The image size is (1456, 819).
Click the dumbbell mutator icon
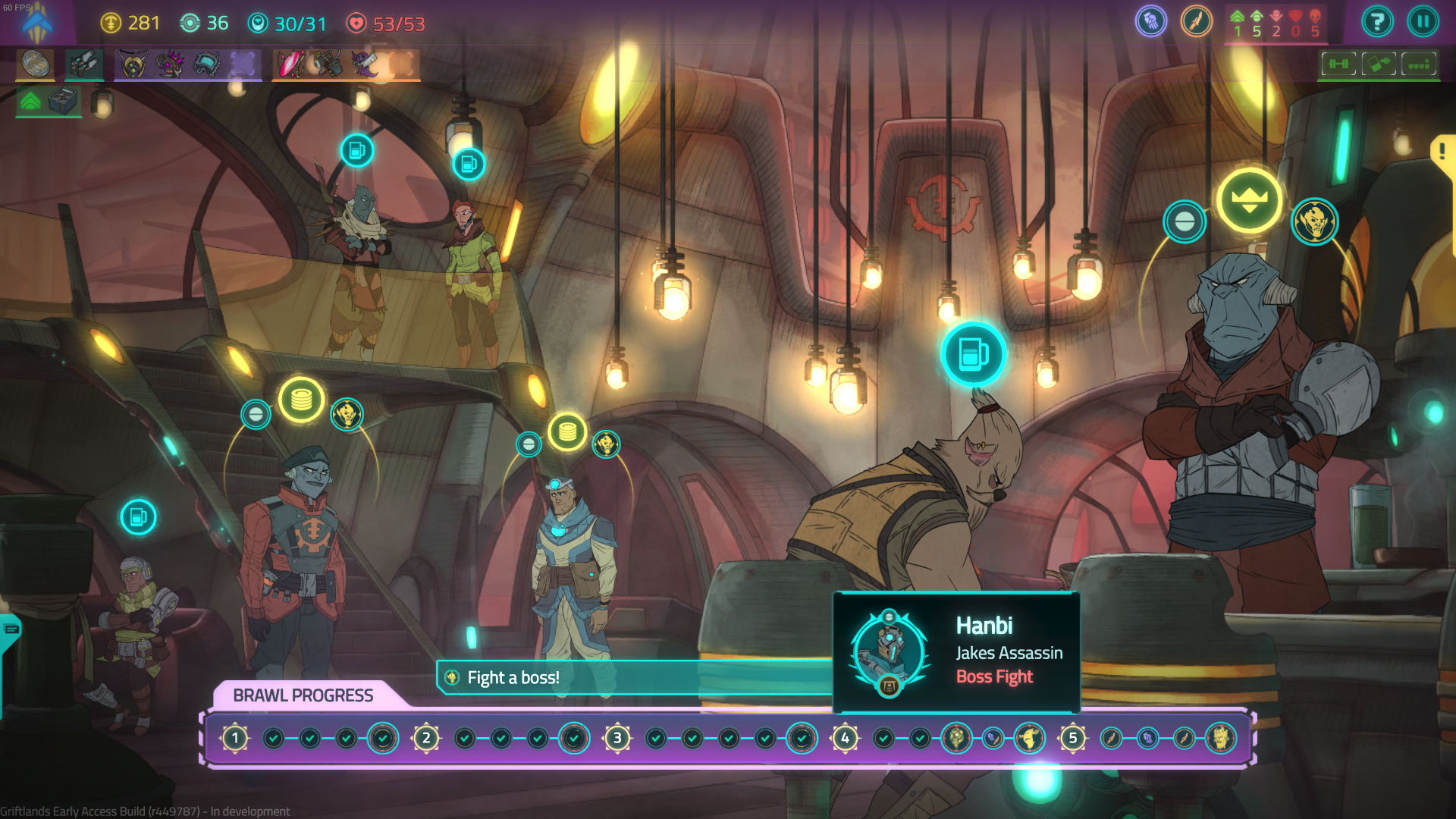1339,64
